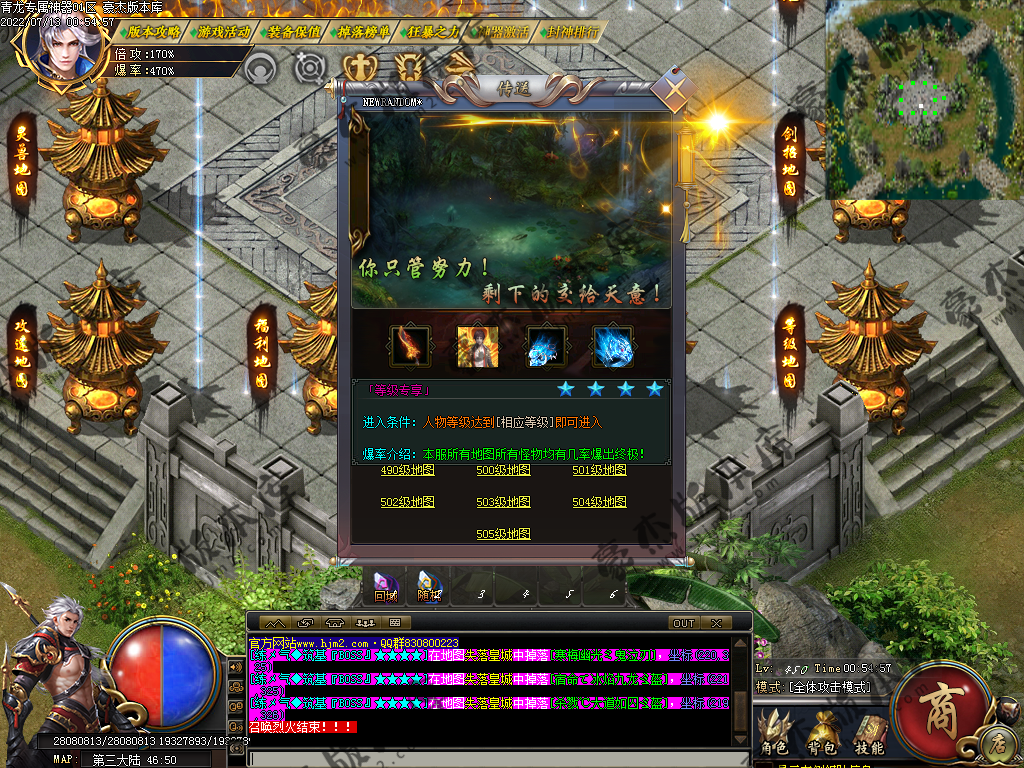1024x768 pixels.
Task: Teleport to the 505级地图 link
Action: click(x=503, y=534)
